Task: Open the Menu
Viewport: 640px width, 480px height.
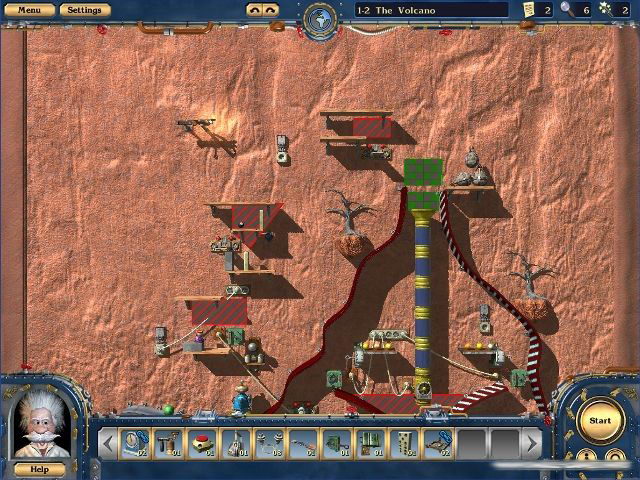Action: [x=29, y=10]
